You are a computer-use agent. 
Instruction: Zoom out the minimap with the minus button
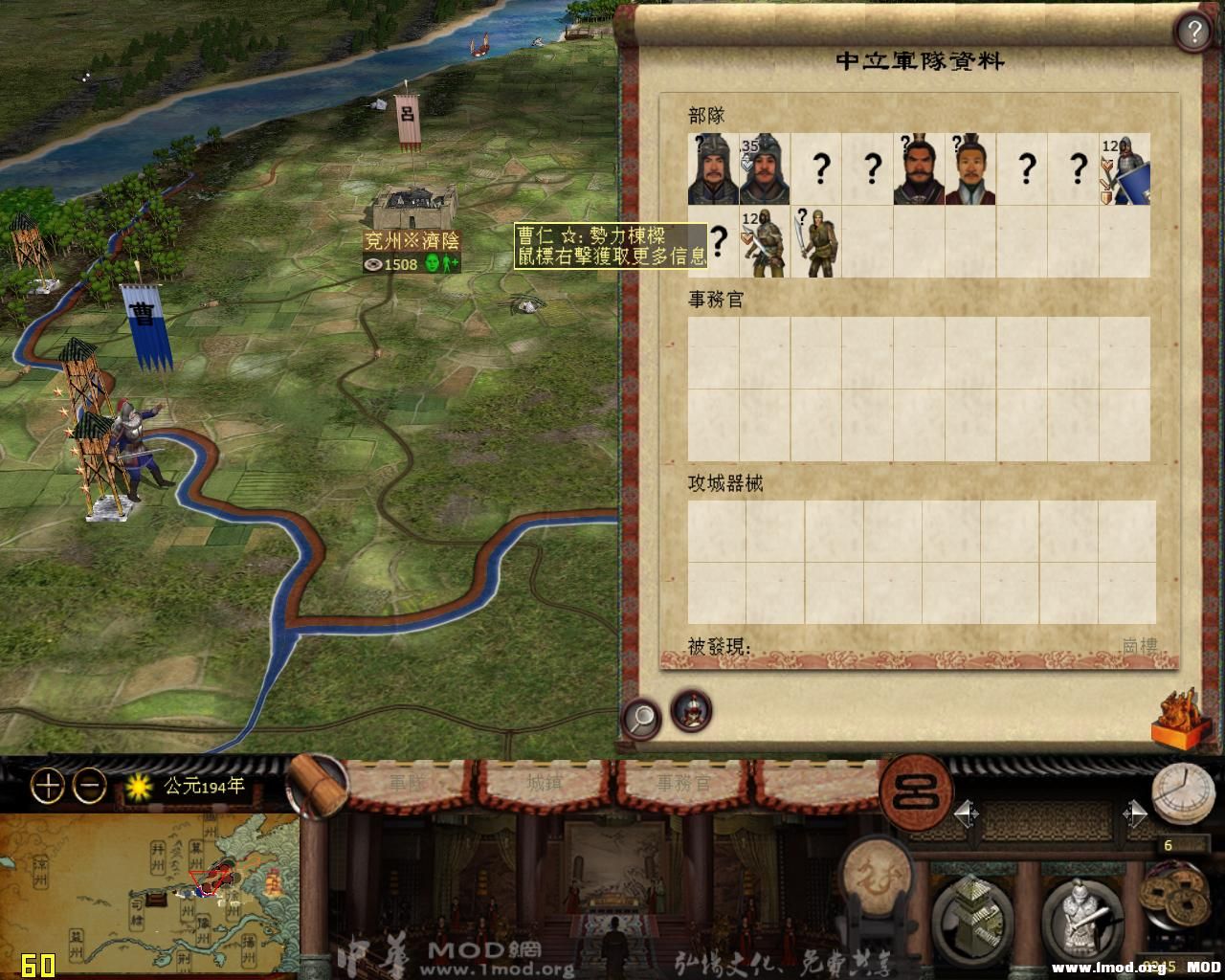coord(90,787)
